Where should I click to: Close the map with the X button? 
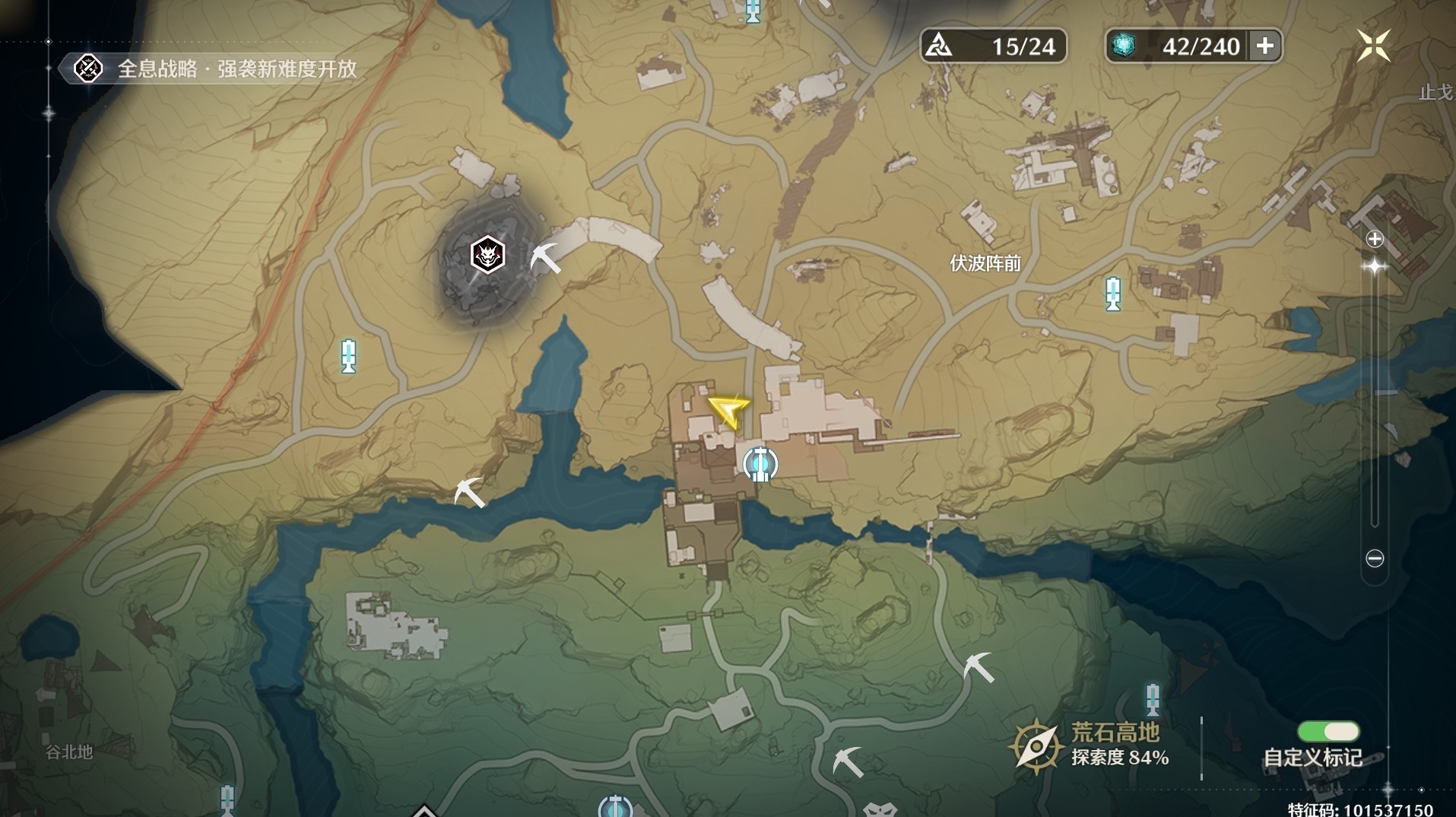[1373, 46]
